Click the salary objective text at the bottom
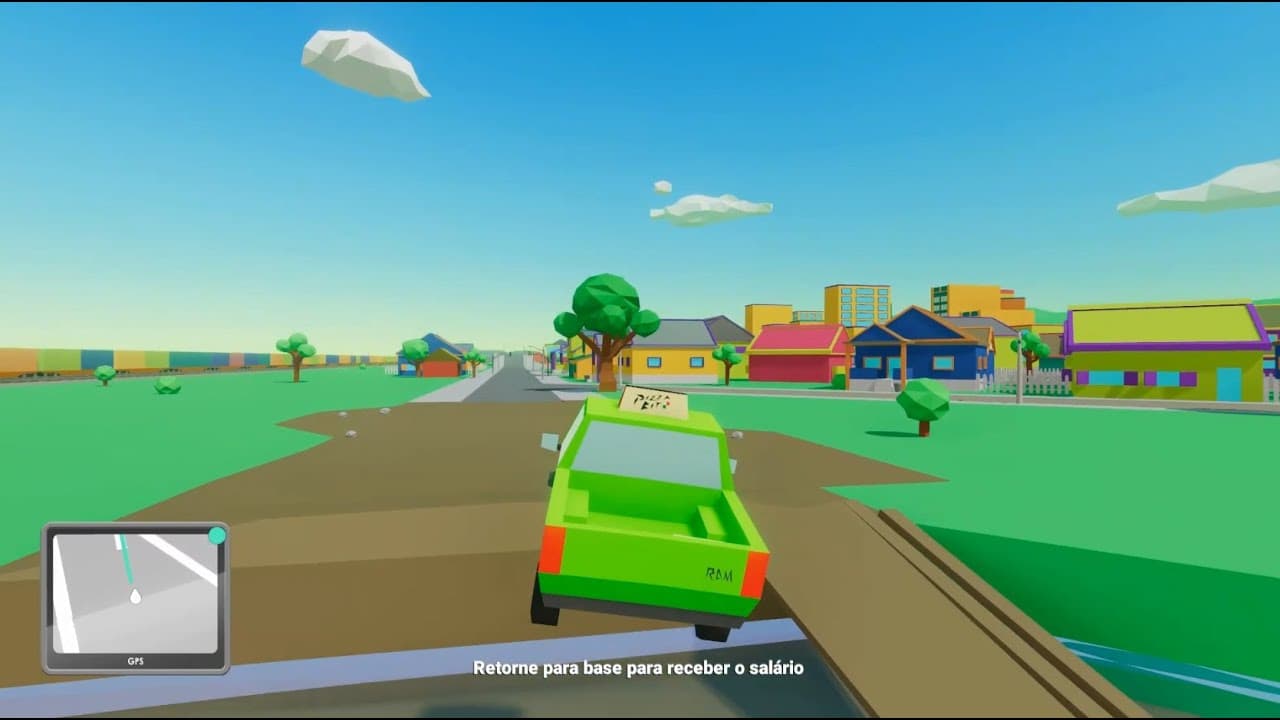This screenshot has height=720, width=1280. pyautogui.click(x=640, y=668)
